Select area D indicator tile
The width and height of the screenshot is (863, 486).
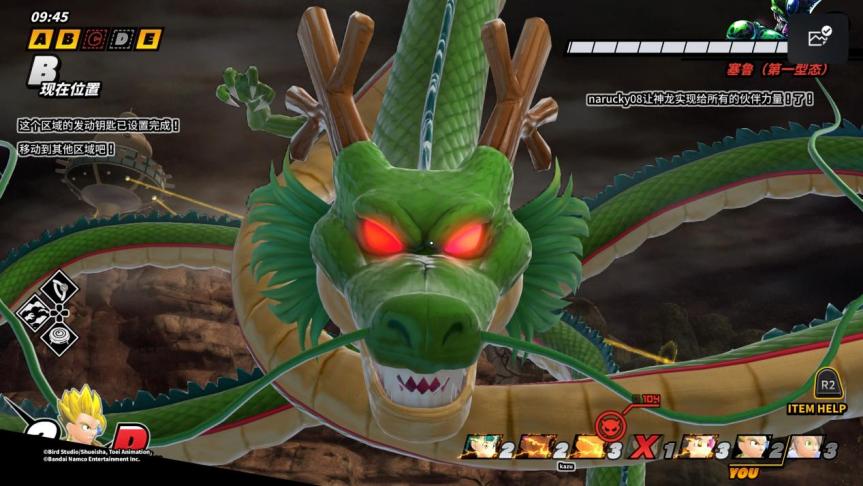(122, 39)
